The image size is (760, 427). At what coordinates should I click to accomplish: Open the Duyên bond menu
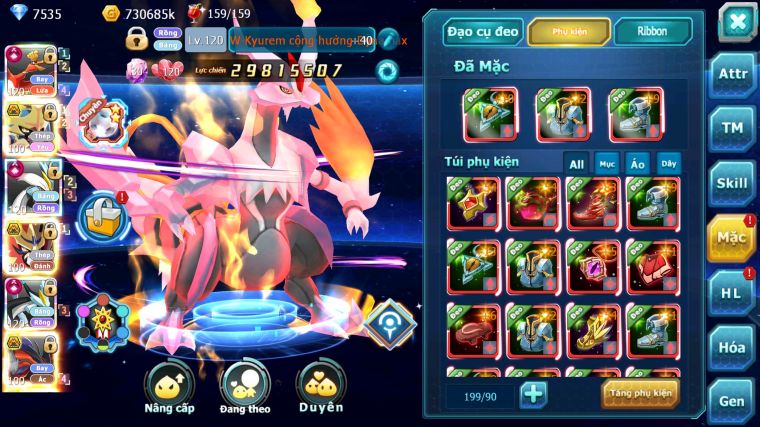321,387
